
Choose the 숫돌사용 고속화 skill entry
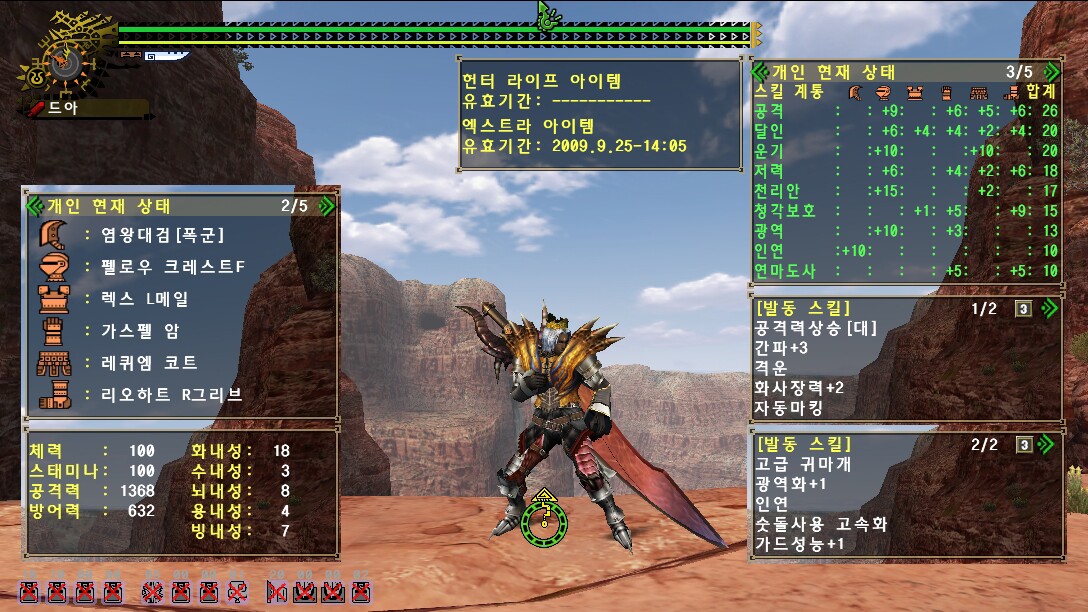point(821,524)
